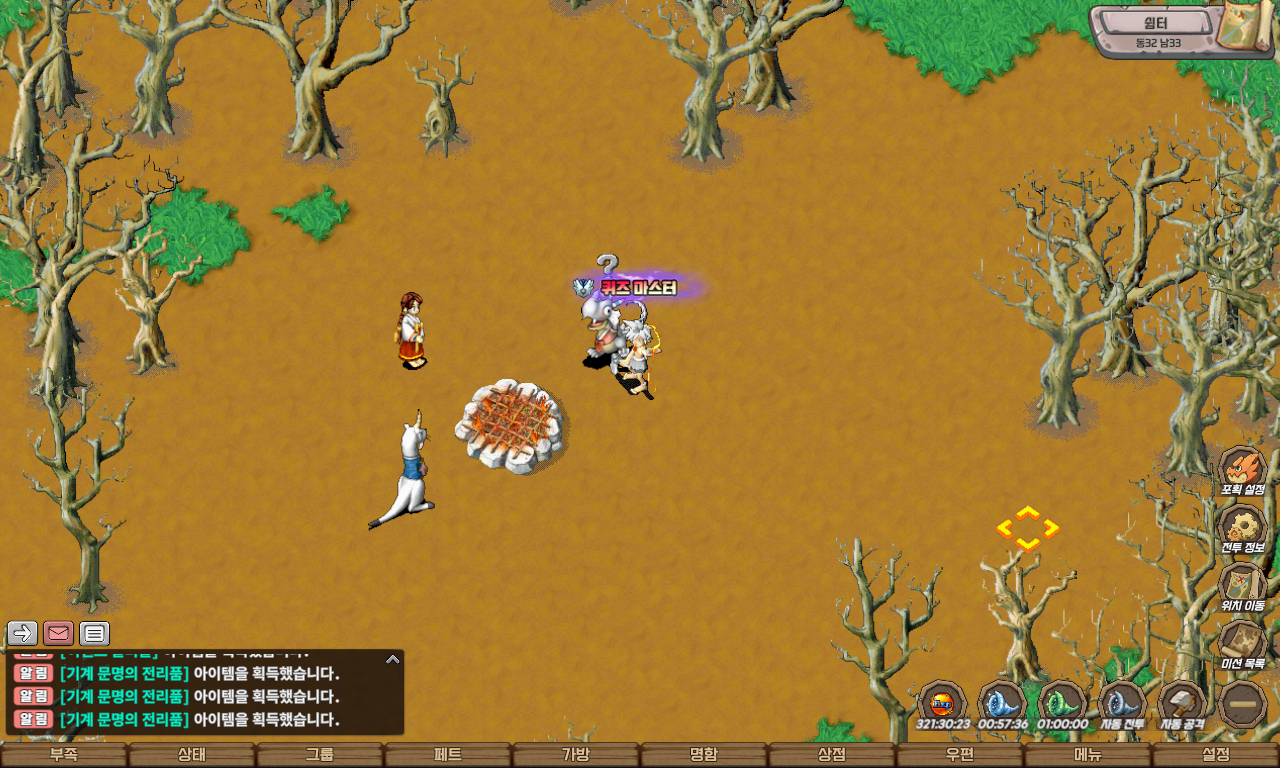
Task: Open the 상태 (status) menu
Action: (192, 755)
